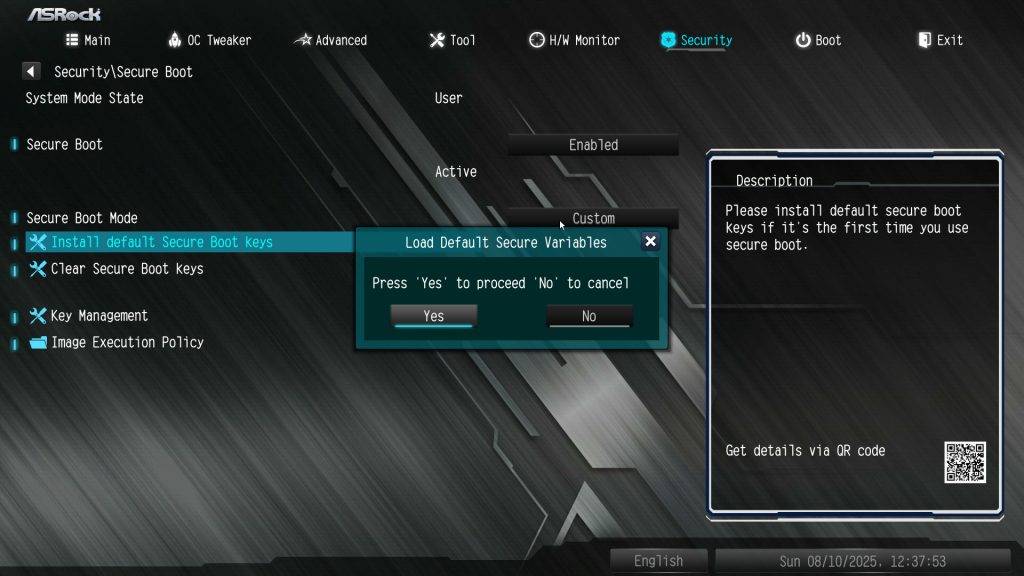
Task: Open the Boot tab
Action: [818, 40]
